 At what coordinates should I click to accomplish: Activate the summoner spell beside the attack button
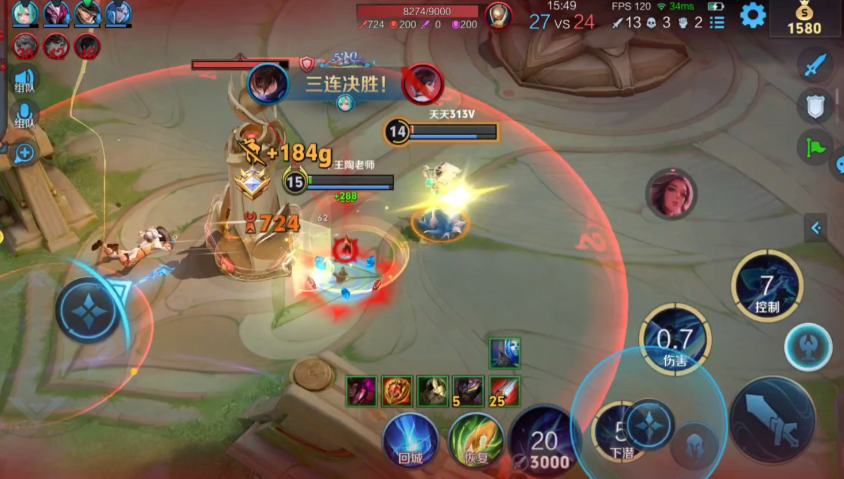coord(805,345)
